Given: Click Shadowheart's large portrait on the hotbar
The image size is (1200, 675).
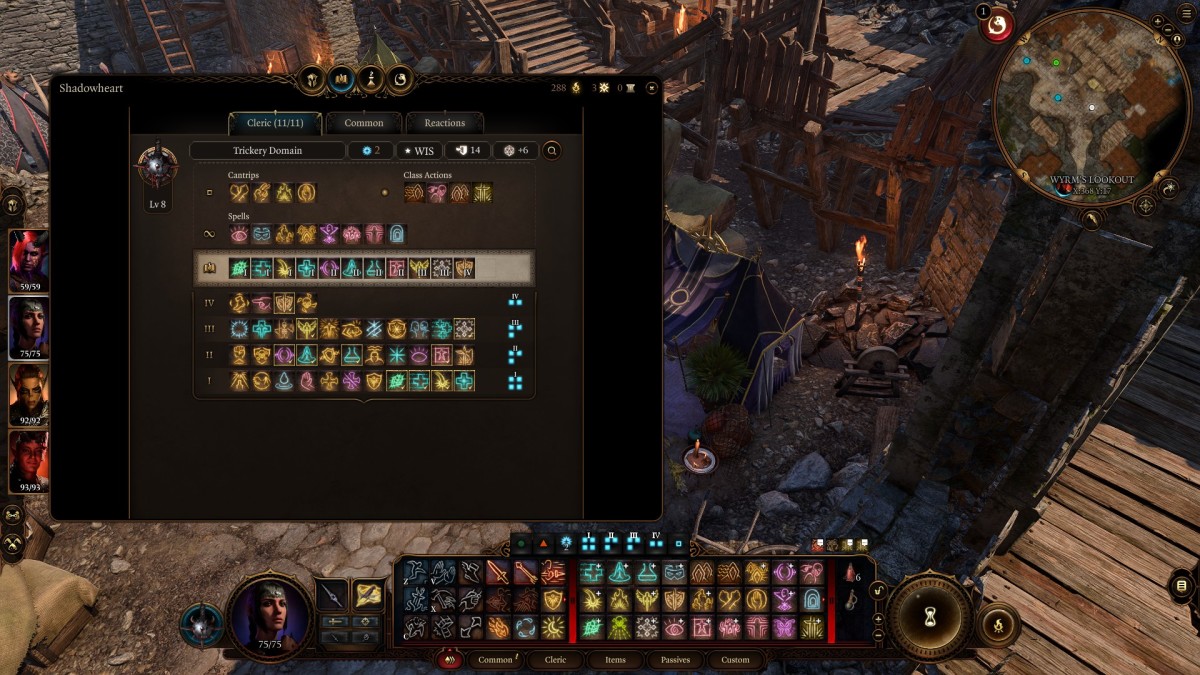Looking at the screenshot, I should [269, 613].
